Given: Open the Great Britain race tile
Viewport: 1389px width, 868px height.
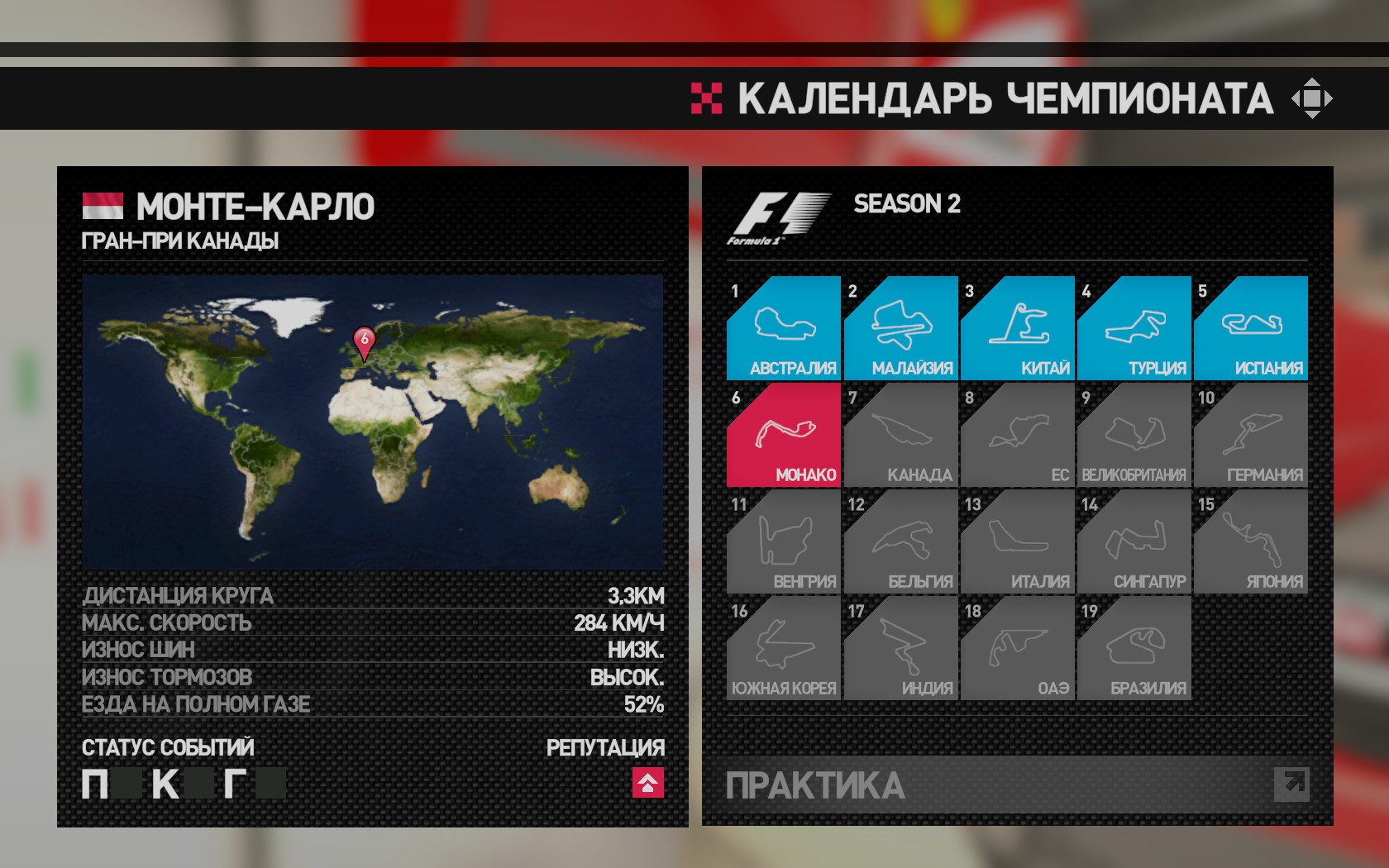Looking at the screenshot, I should [1134, 435].
